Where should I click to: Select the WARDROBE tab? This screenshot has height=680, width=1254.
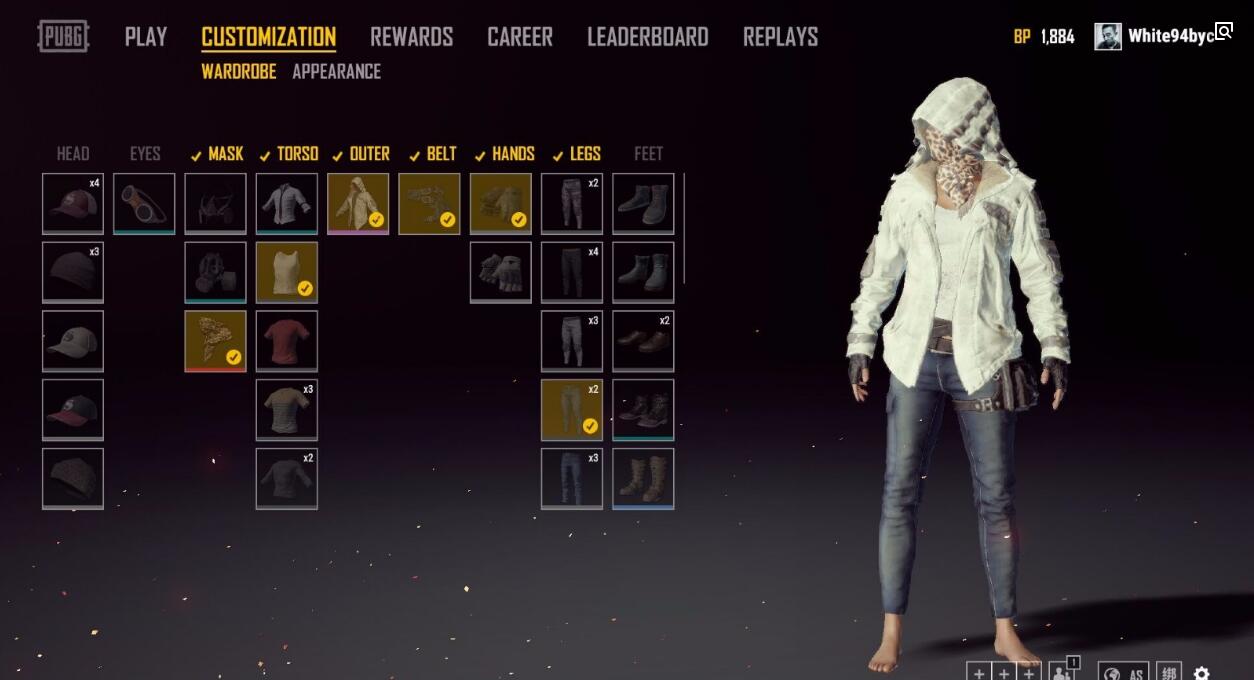tap(238, 72)
